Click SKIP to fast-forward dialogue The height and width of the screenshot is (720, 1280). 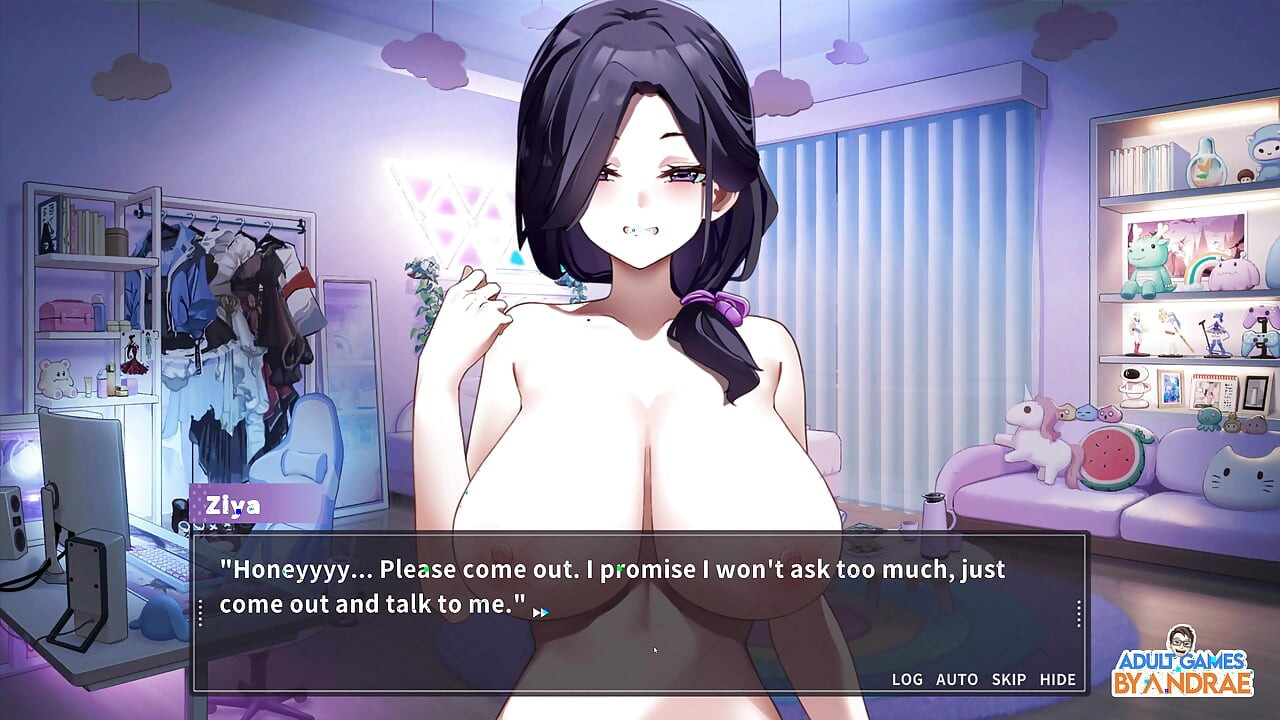(x=1009, y=679)
